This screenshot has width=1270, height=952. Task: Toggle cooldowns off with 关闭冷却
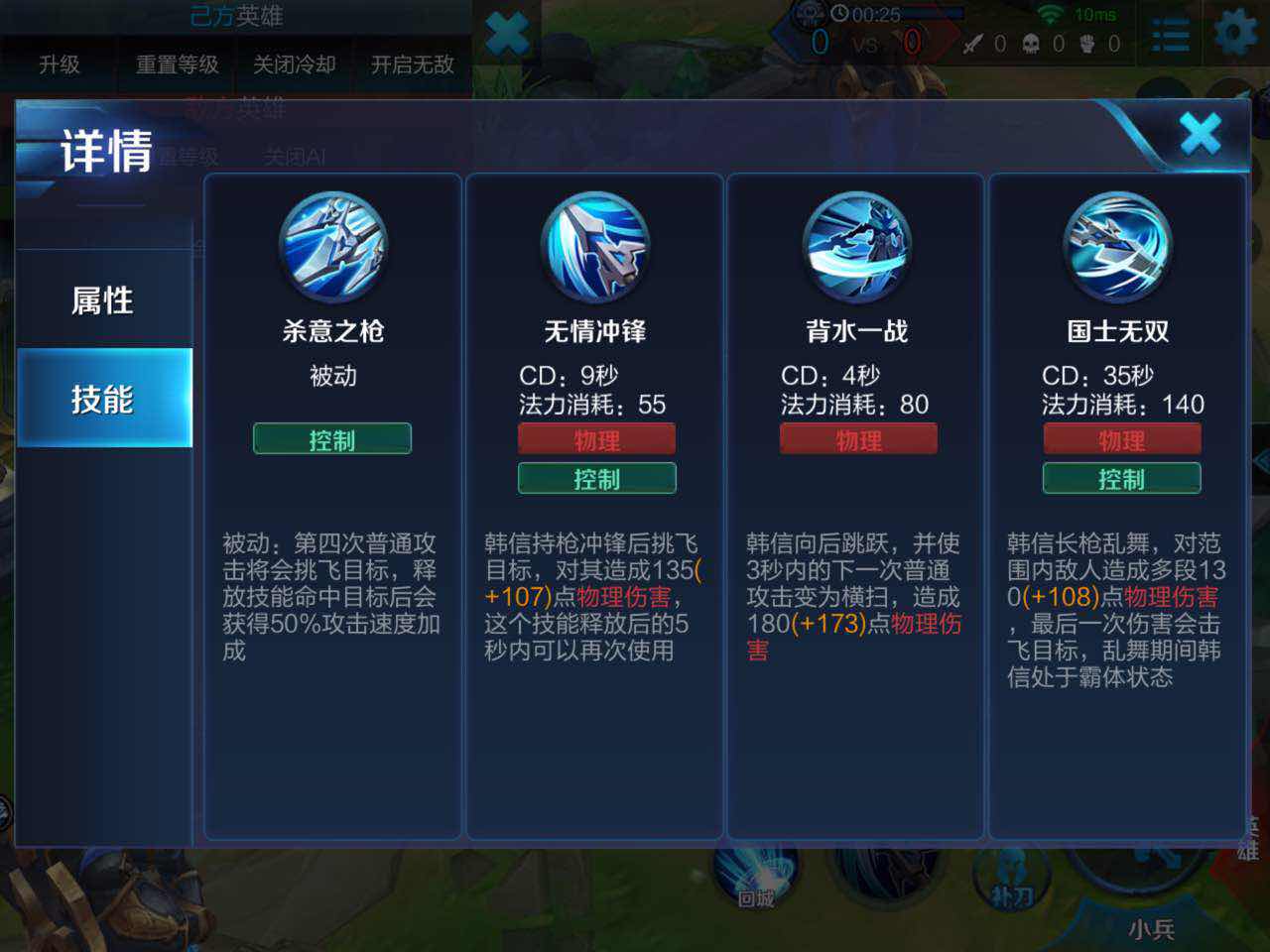(294, 63)
